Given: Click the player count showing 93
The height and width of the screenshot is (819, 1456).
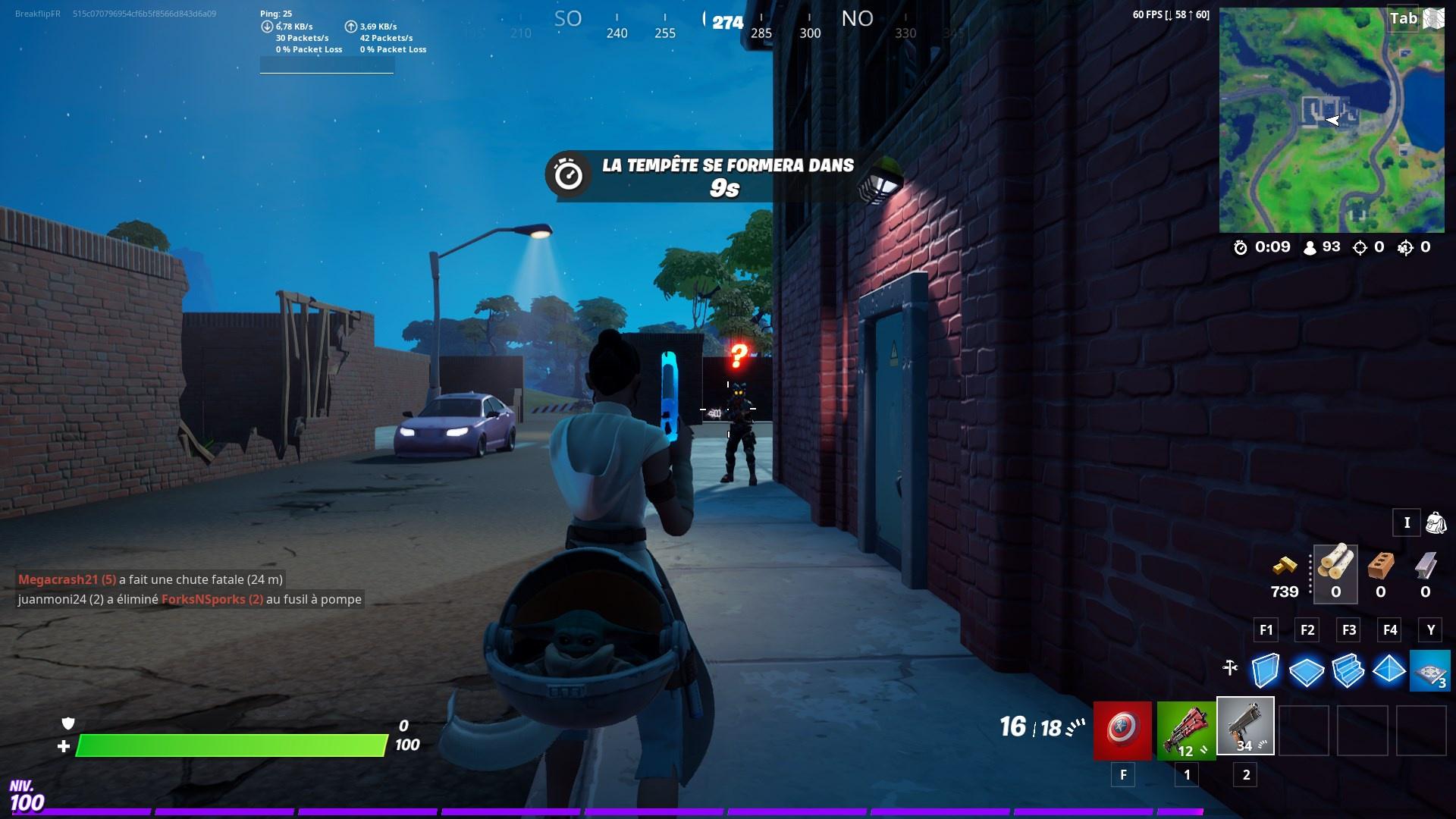Looking at the screenshot, I should click(x=1323, y=246).
